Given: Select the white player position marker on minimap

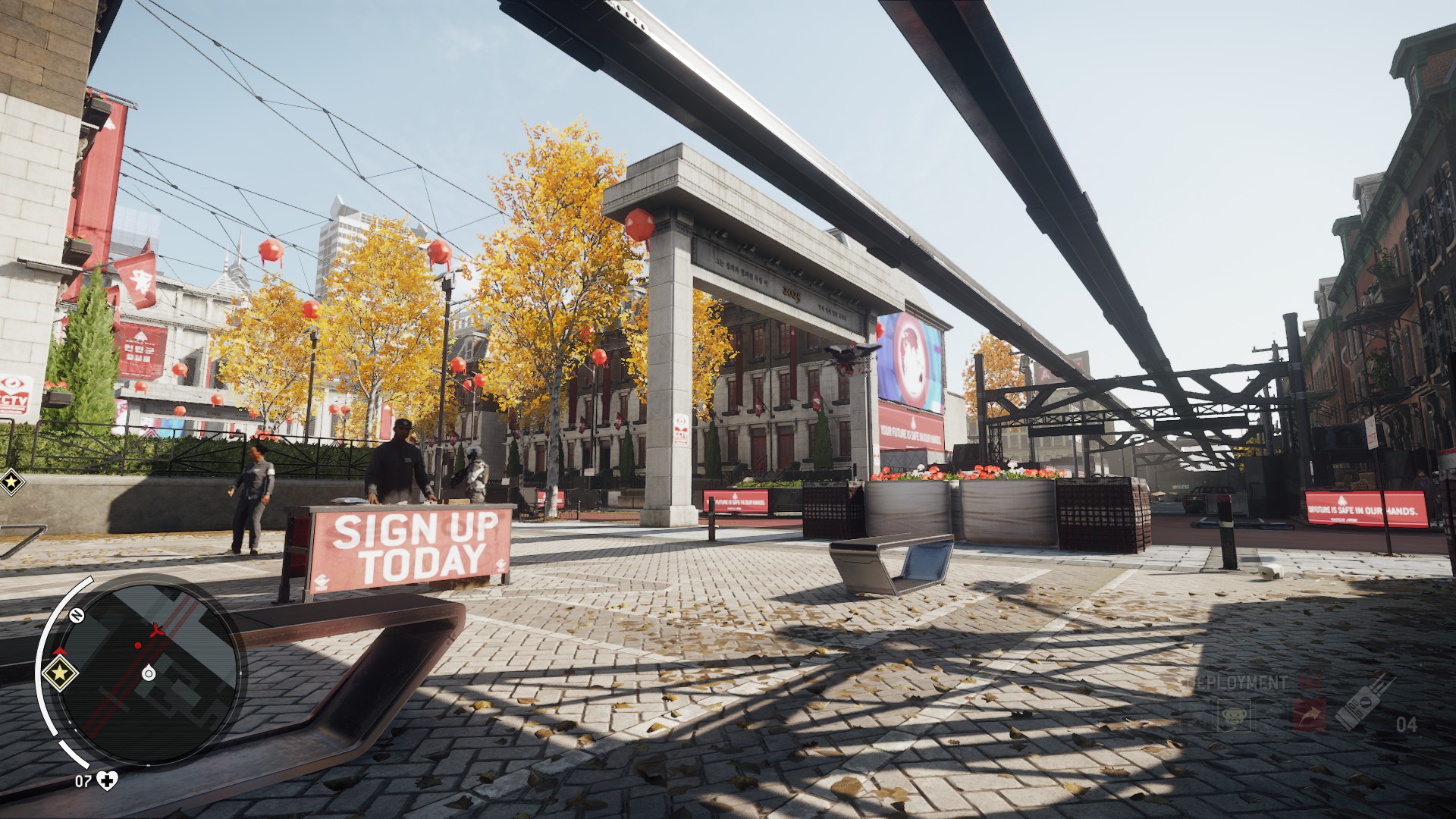Looking at the screenshot, I should tap(147, 674).
